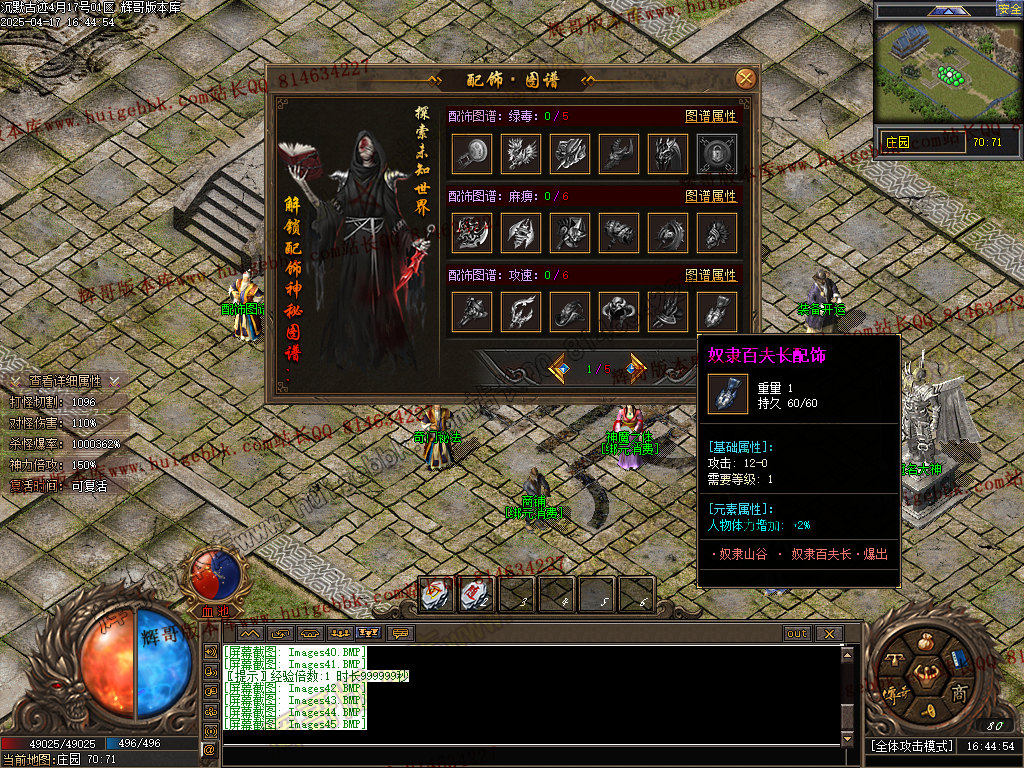
Task: Click the minimap in the corner
Action: [x=948, y=73]
